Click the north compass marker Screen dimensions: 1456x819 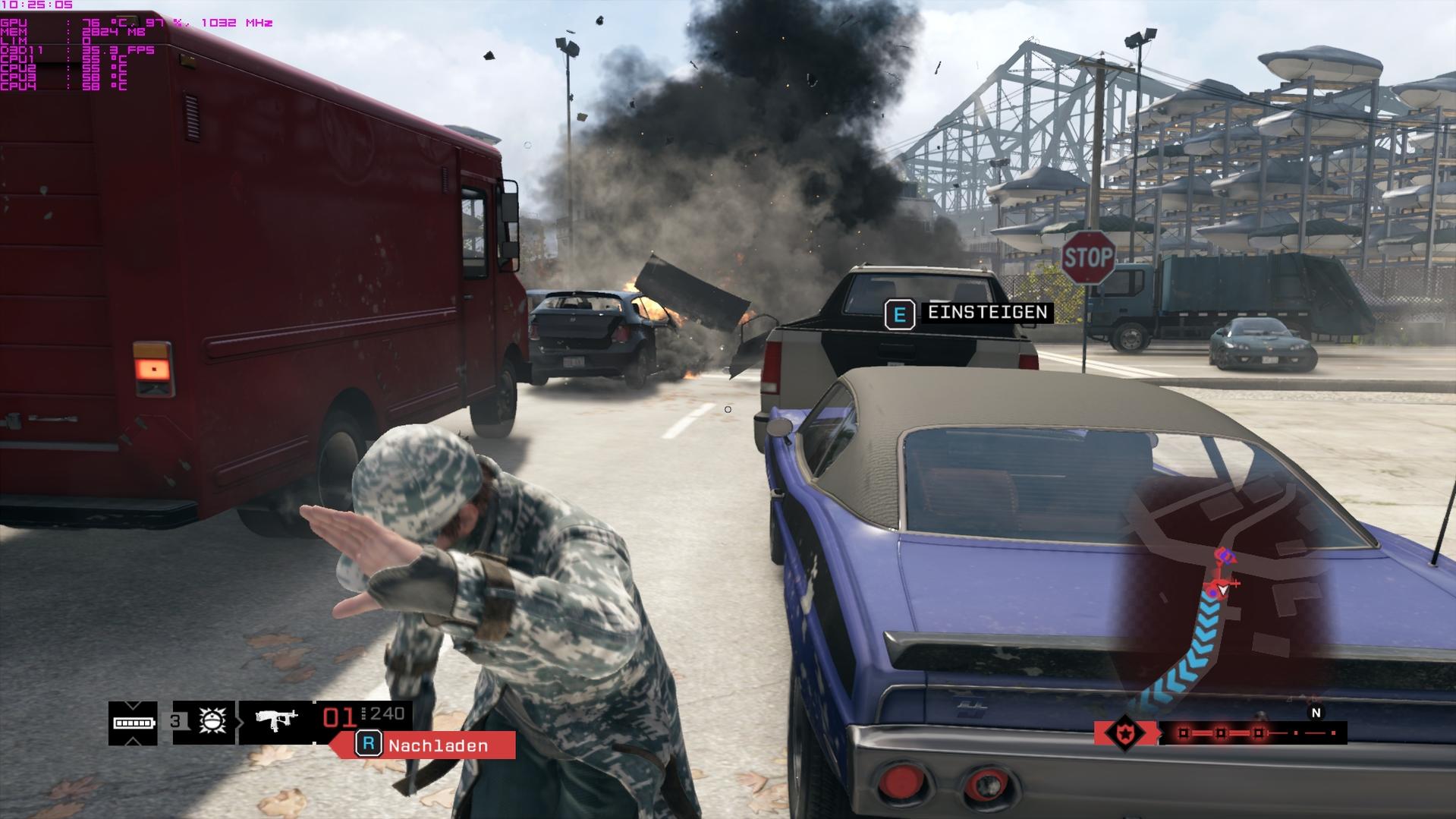coord(1316,713)
